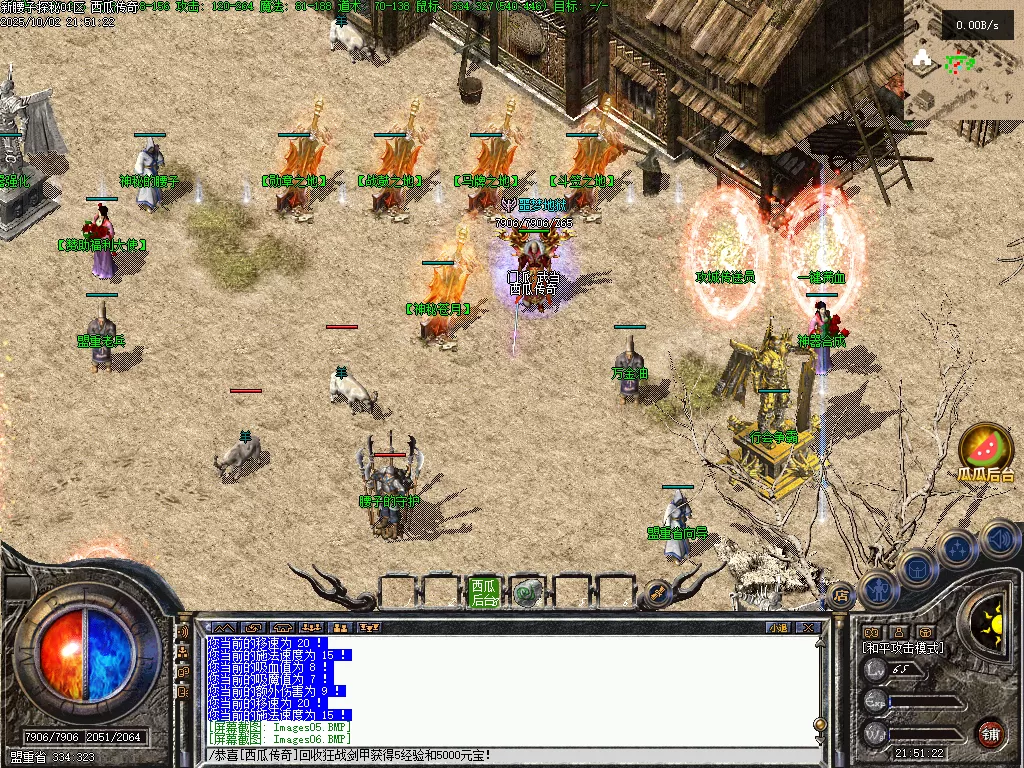This screenshot has width=1024, height=768.
Task: Click the chat scrollbar gold knob
Action: [x=820, y=724]
